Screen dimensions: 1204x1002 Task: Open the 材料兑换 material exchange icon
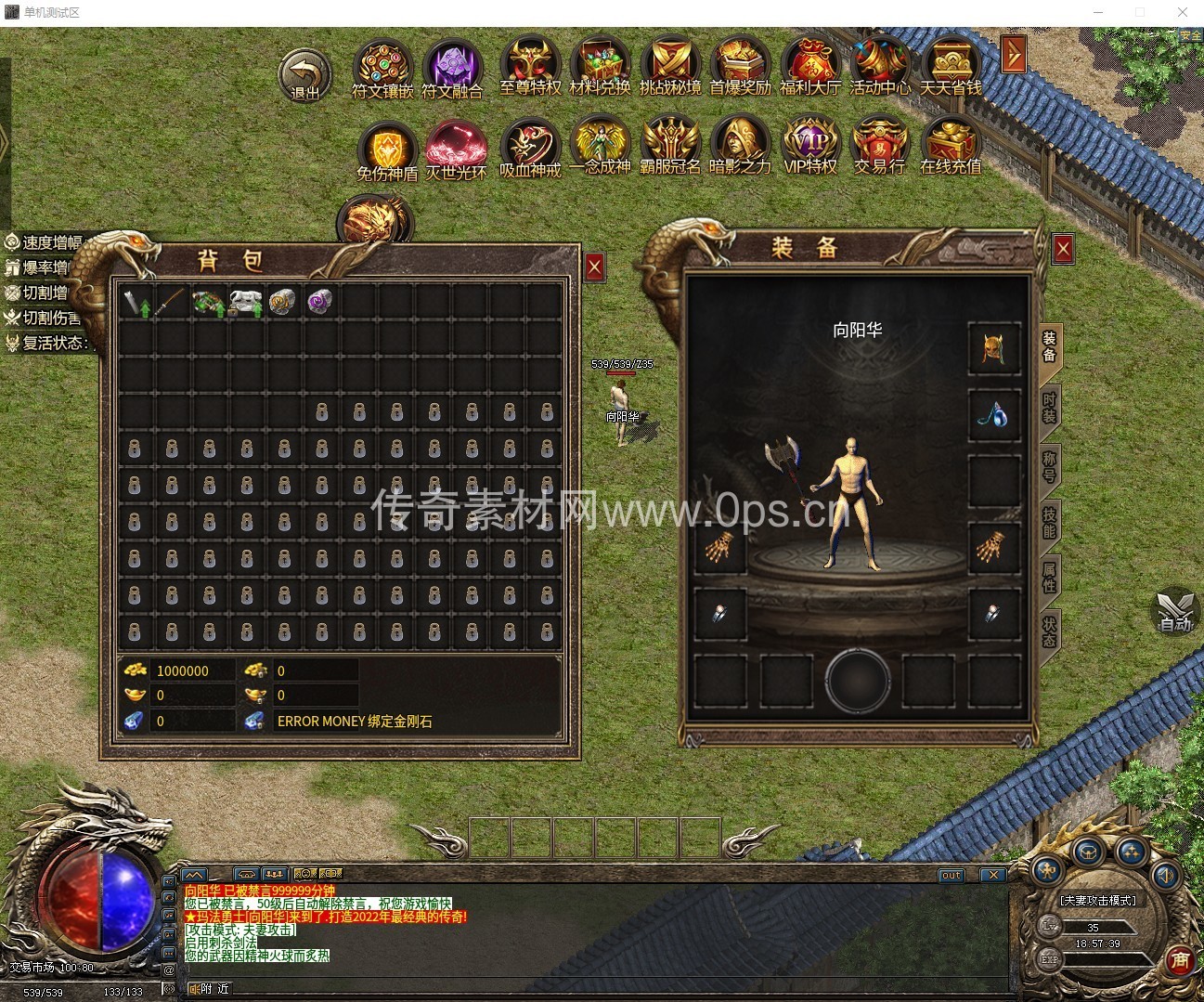coord(600,68)
